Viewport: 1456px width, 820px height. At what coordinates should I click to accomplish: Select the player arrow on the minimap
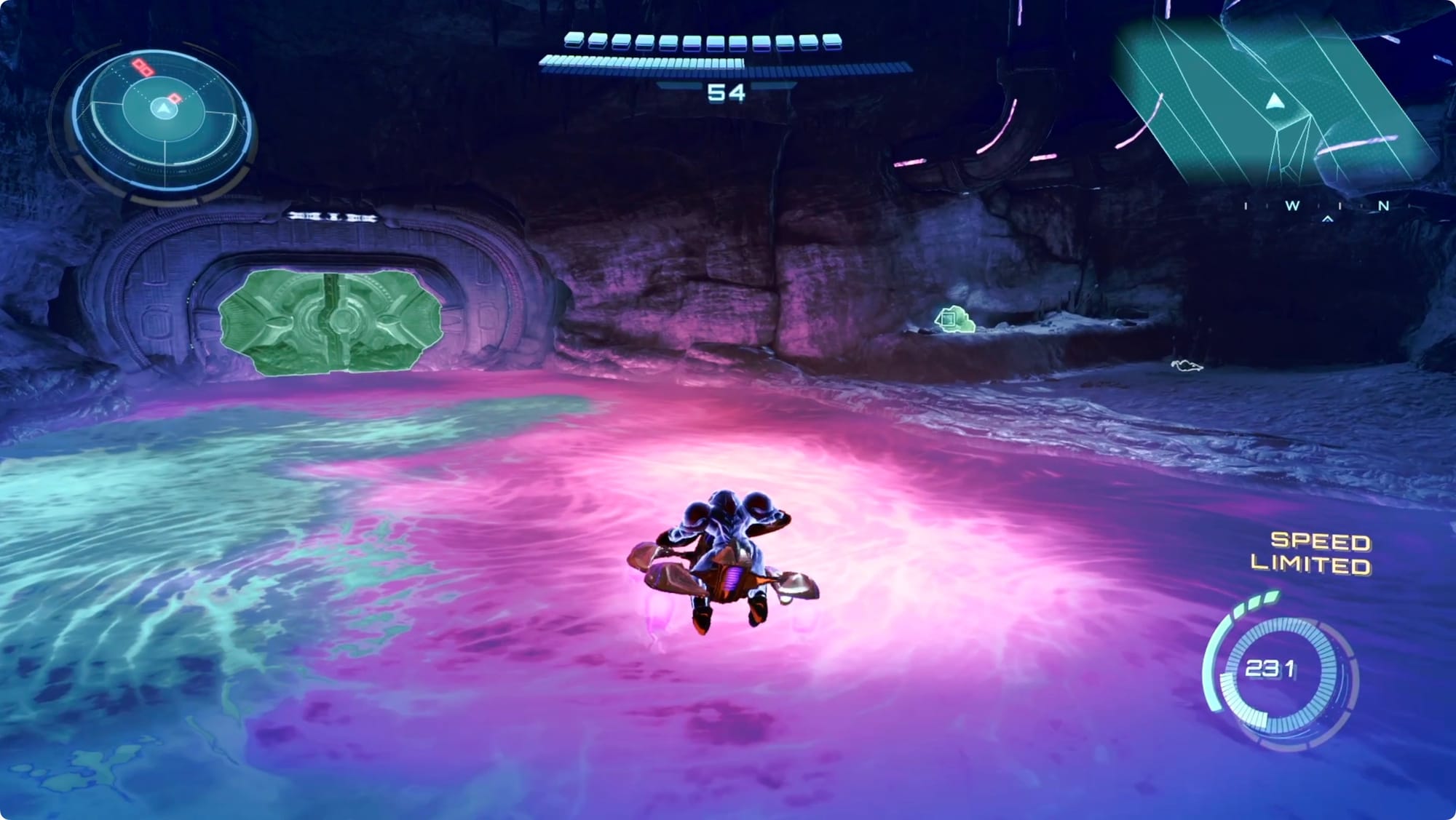click(x=1273, y=101)
